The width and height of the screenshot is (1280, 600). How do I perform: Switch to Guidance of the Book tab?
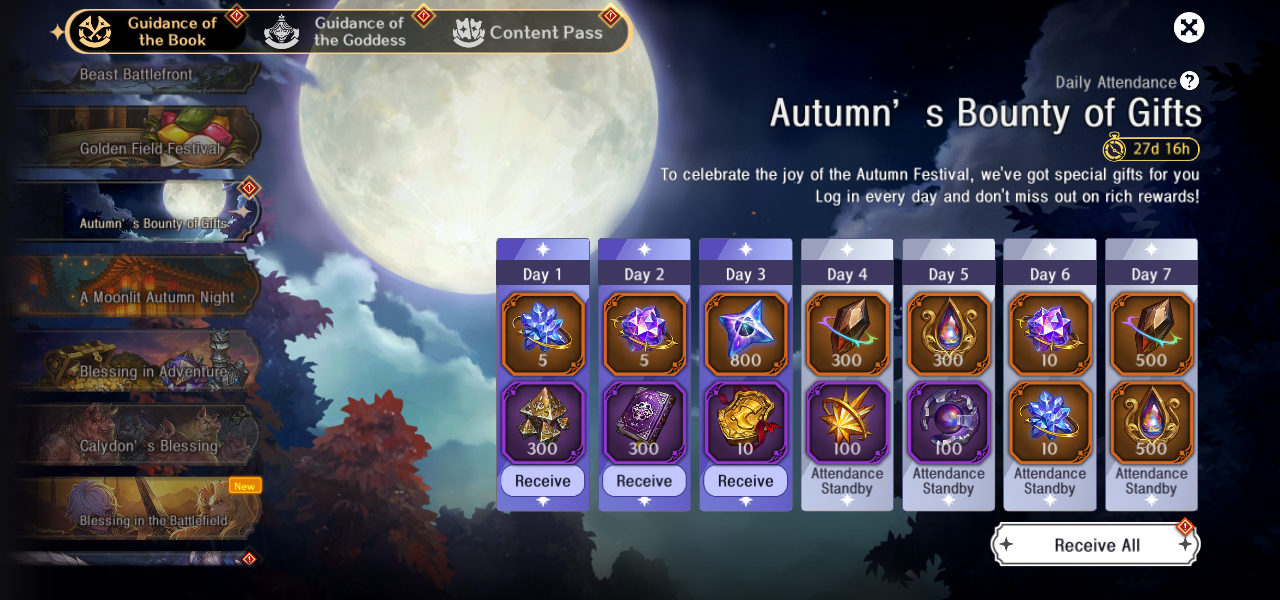click(x=155, y=32)
